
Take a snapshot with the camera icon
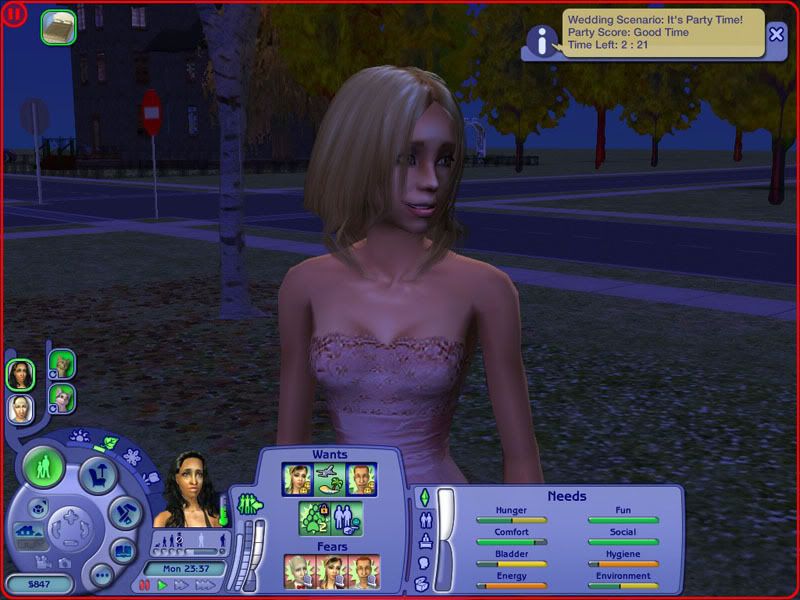63,562
